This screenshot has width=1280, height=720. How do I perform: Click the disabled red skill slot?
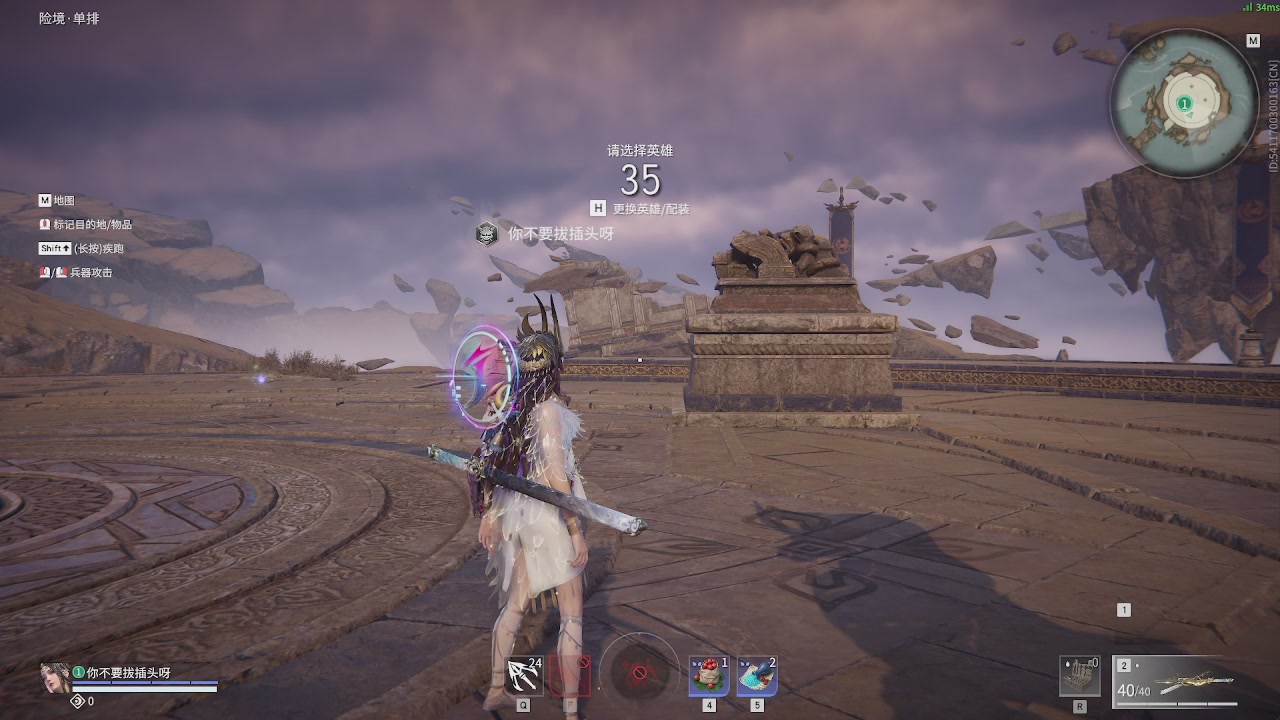tap(569, 676)
